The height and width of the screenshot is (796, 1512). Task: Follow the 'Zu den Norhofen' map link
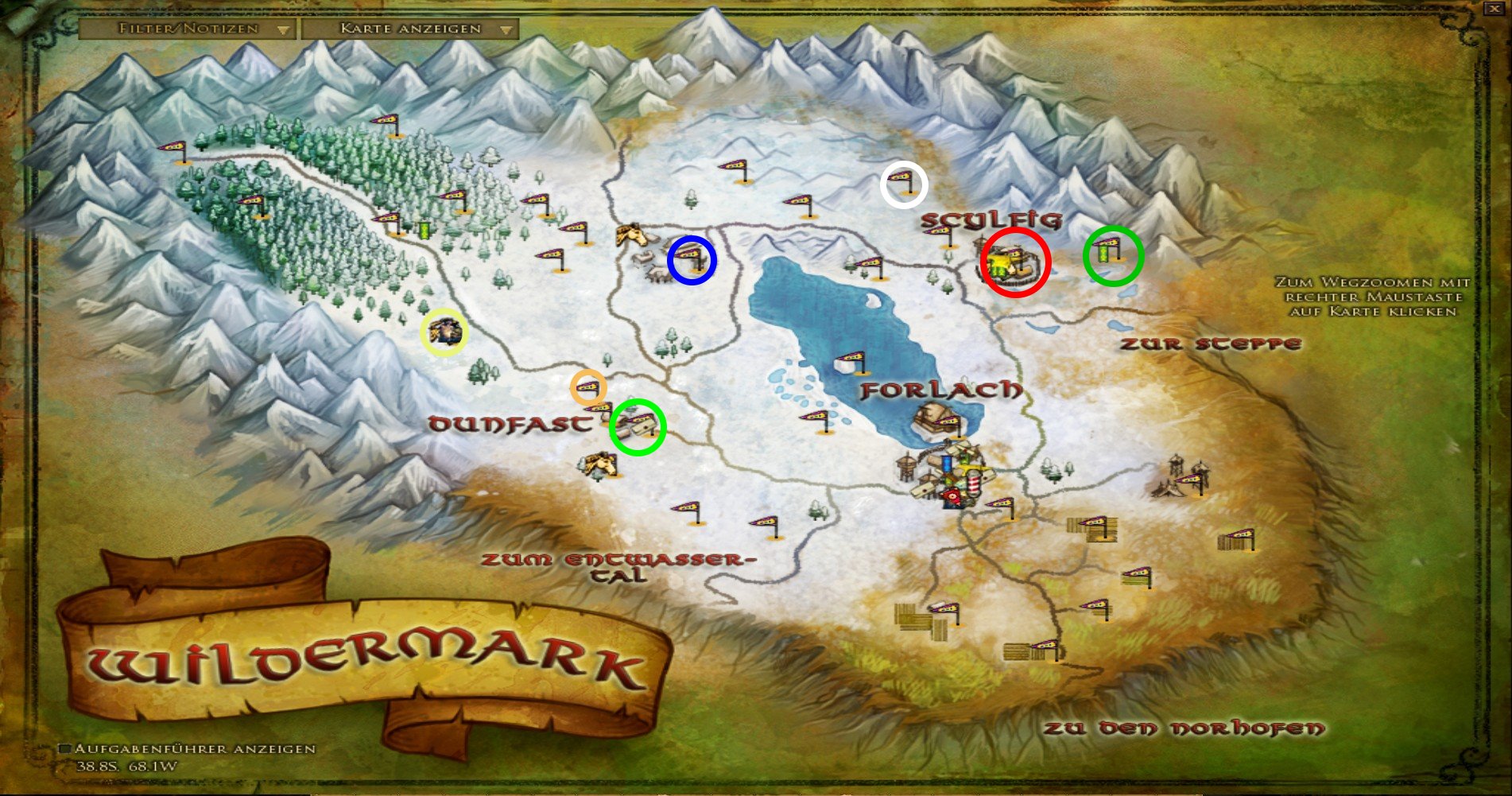[1184, 728]
